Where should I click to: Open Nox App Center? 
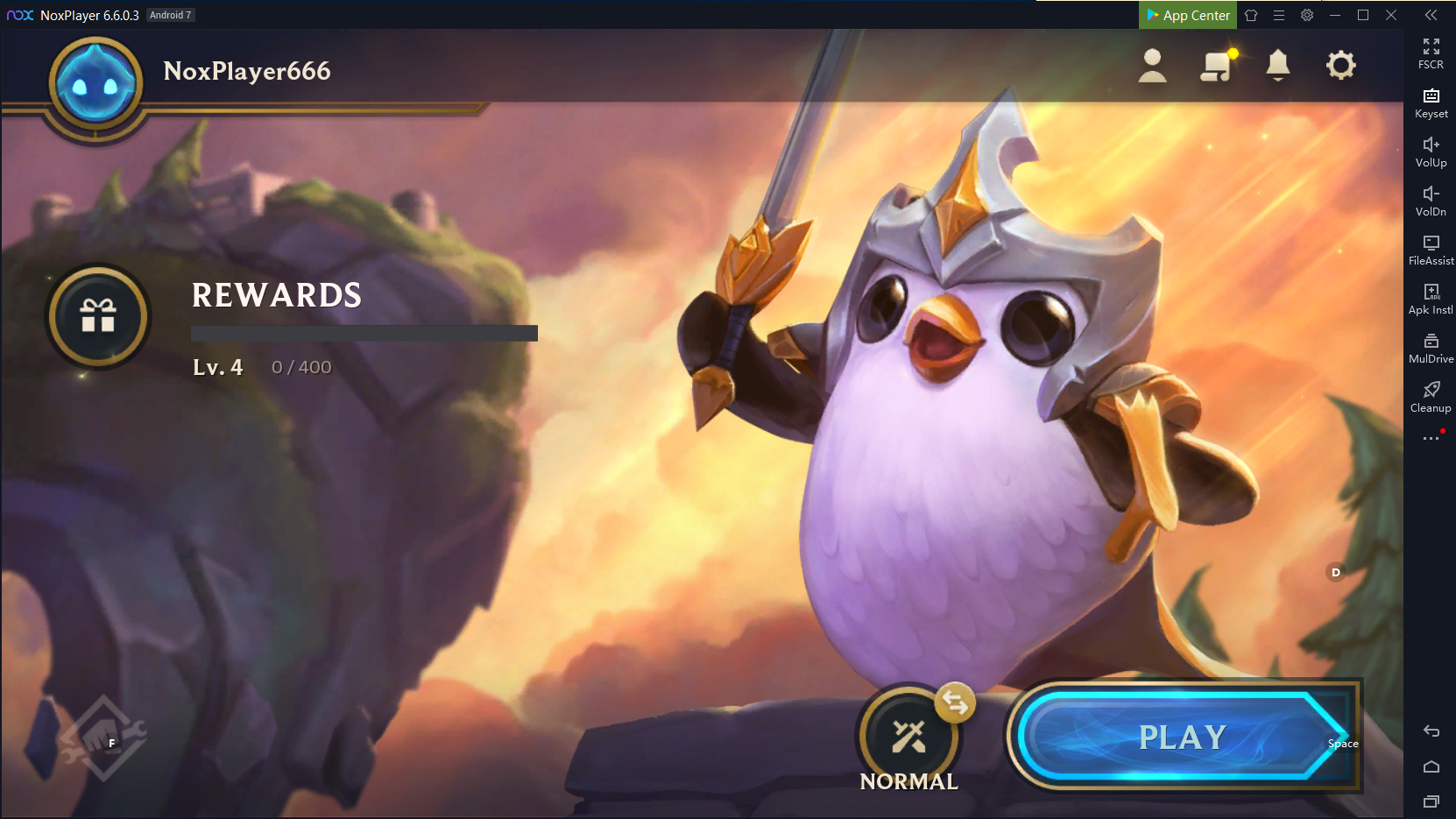click(1188, 15)
